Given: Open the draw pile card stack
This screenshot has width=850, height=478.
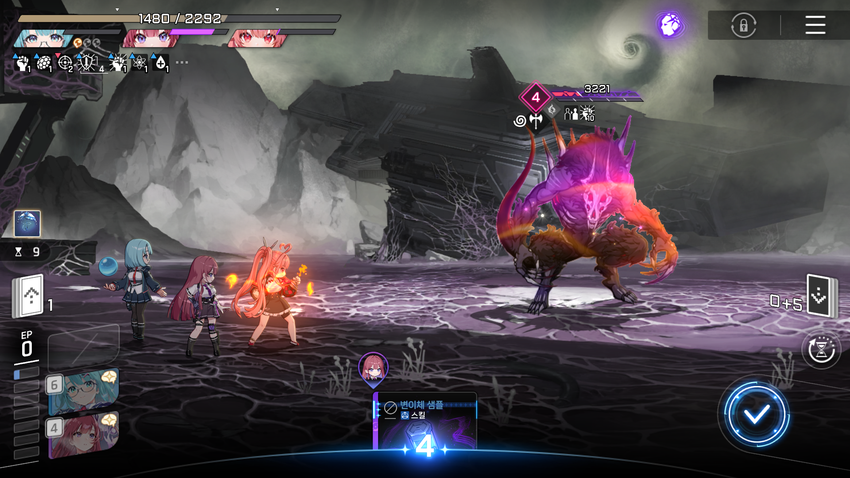Looking at the screenshot, I should pos(27,296).
